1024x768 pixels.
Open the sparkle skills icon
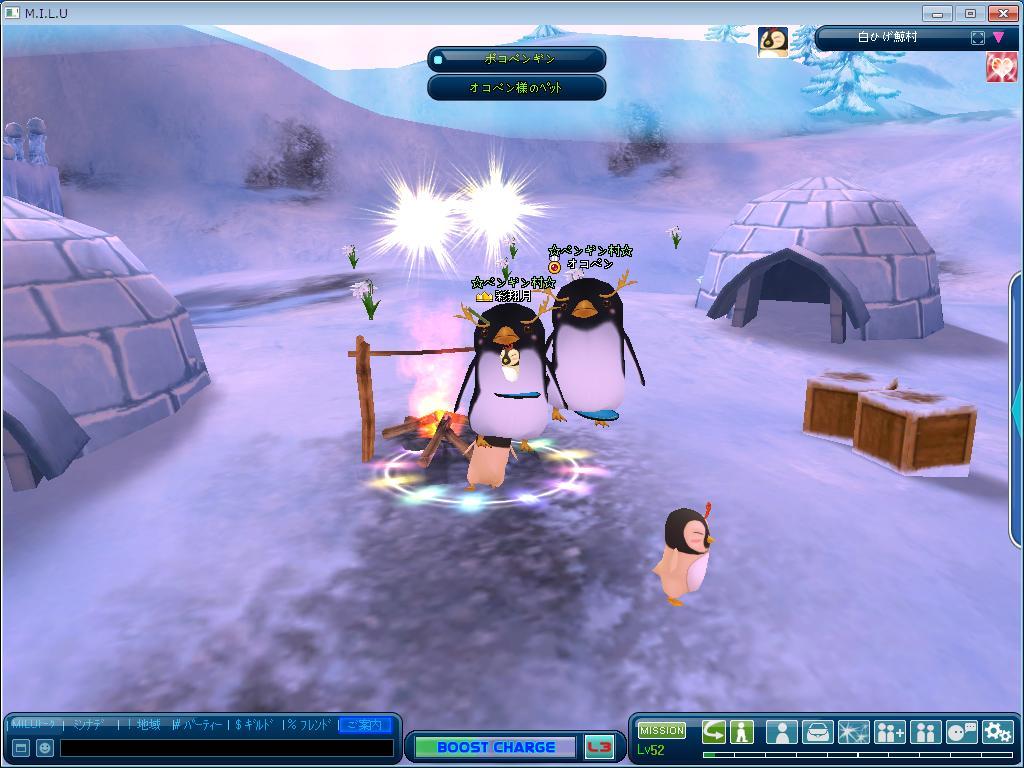click(x=853, y=732)
